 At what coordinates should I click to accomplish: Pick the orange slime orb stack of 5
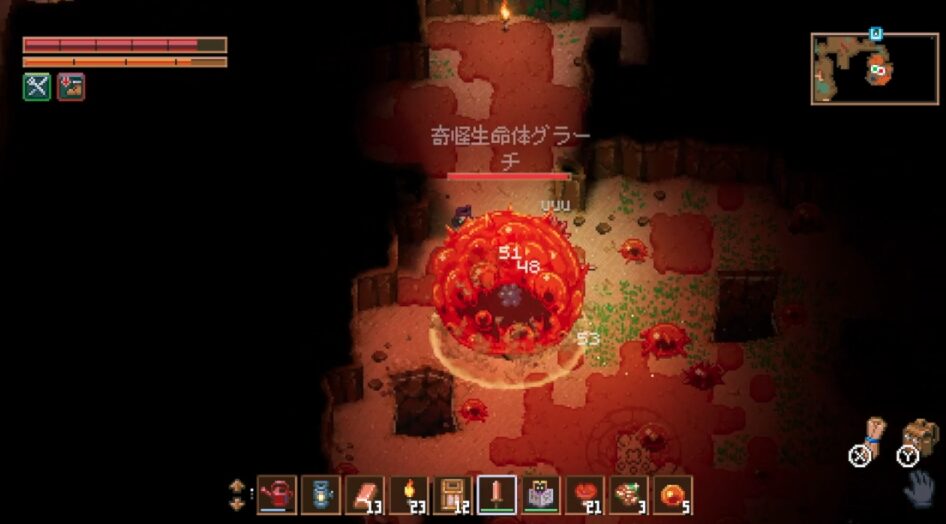(673, 494)
